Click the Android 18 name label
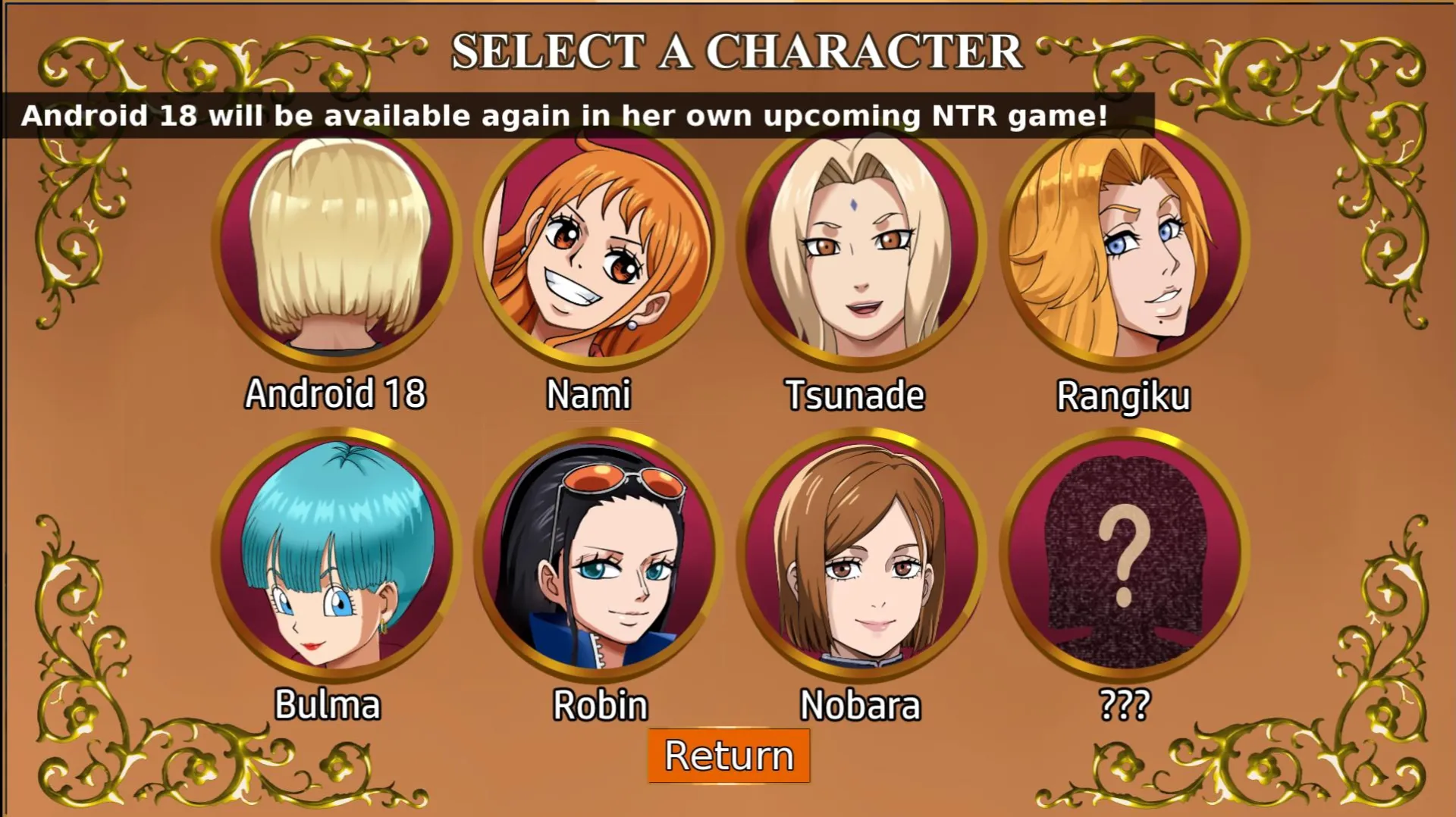The height and width of the screenshot is (817, 1456). point(334,395)
